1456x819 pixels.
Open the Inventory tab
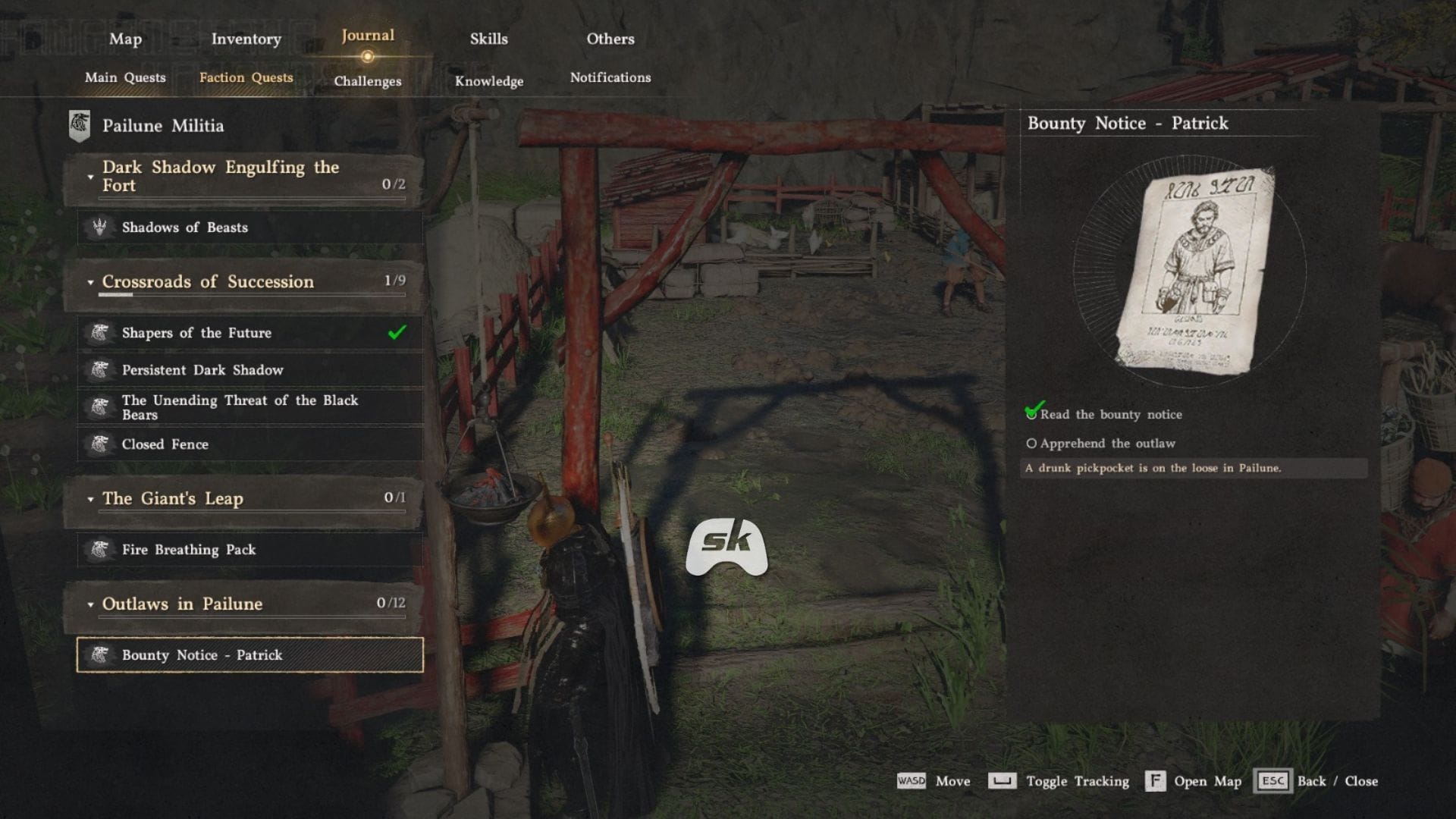[246, 39]
